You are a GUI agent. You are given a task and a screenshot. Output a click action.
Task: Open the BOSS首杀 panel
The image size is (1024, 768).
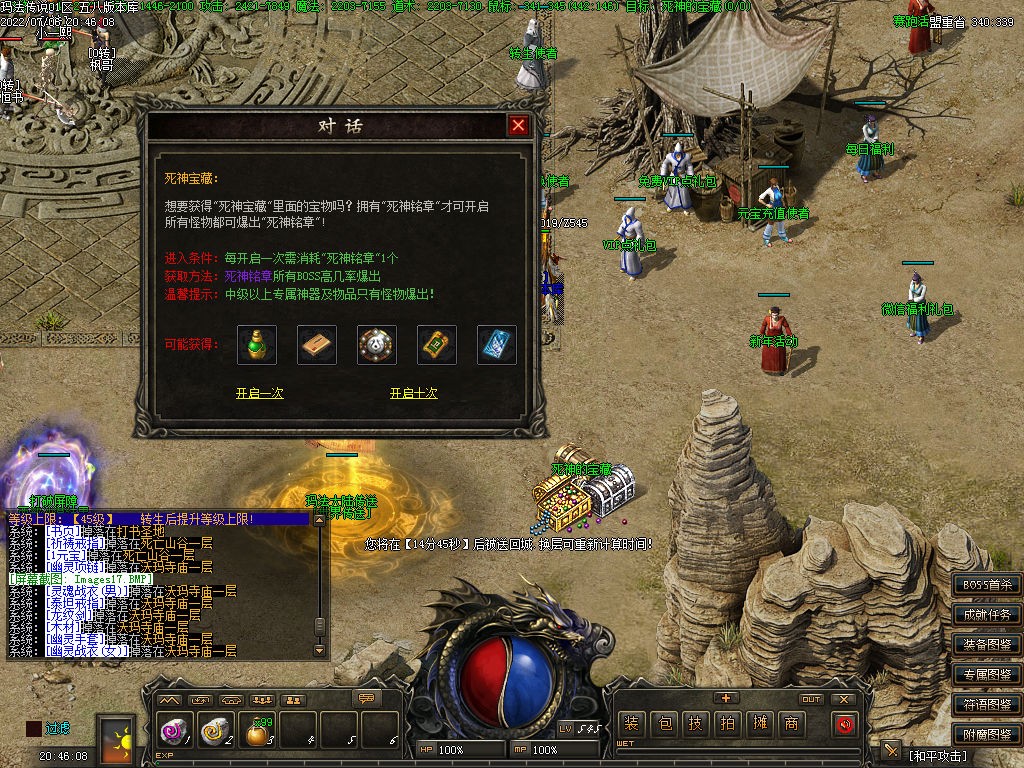987,585
